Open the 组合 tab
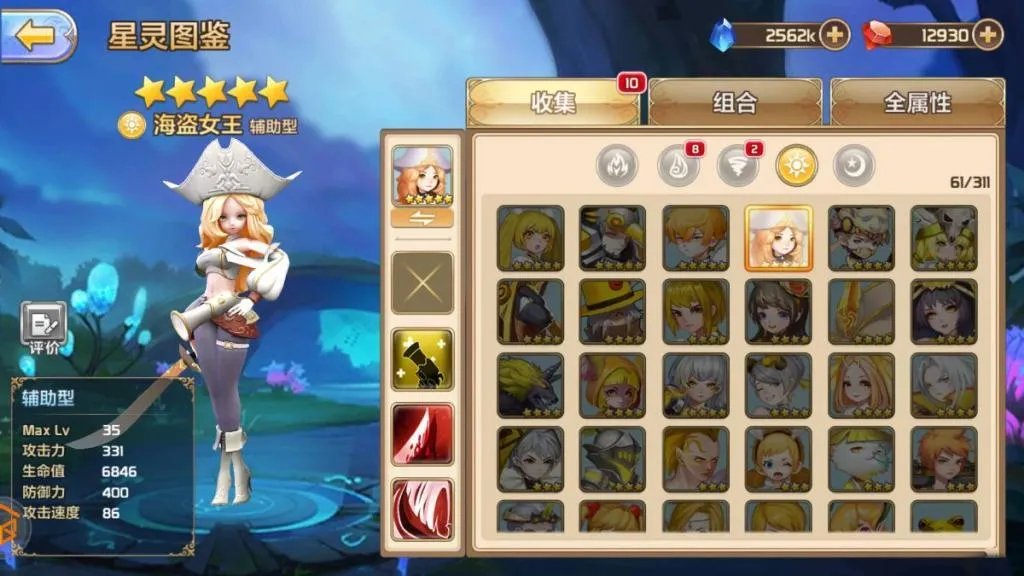The height and width of the screenshot is (576, 1024). [735, 102]
